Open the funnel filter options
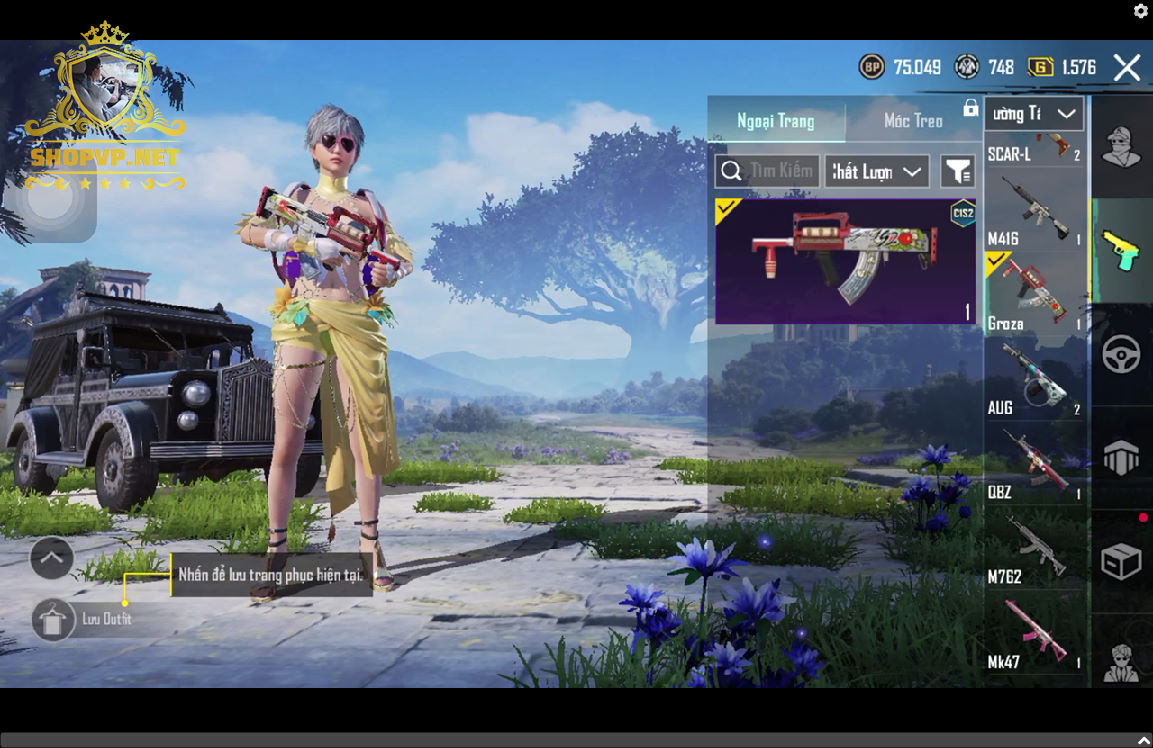Viewport: 1153px width, 748px height. tap(957, 171)
